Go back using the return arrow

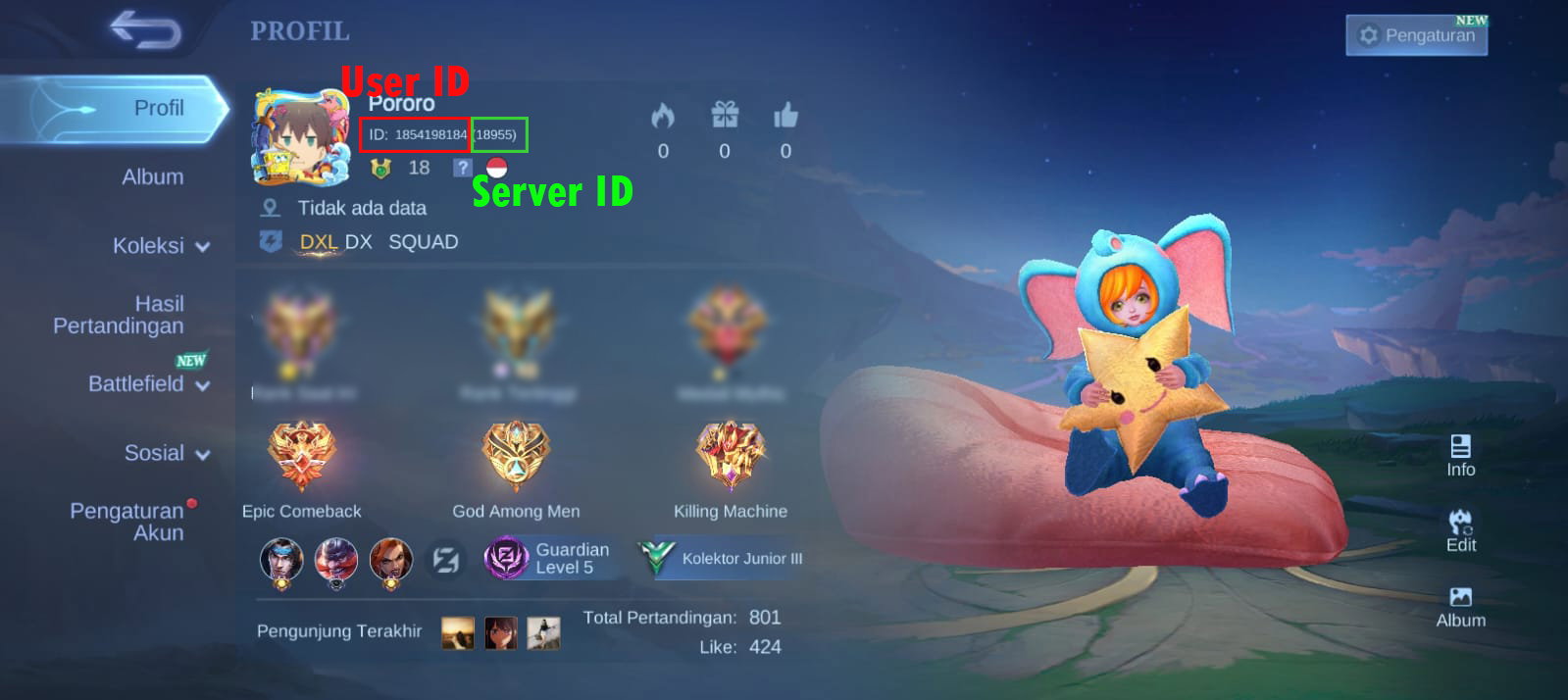[x=145, y=29]
